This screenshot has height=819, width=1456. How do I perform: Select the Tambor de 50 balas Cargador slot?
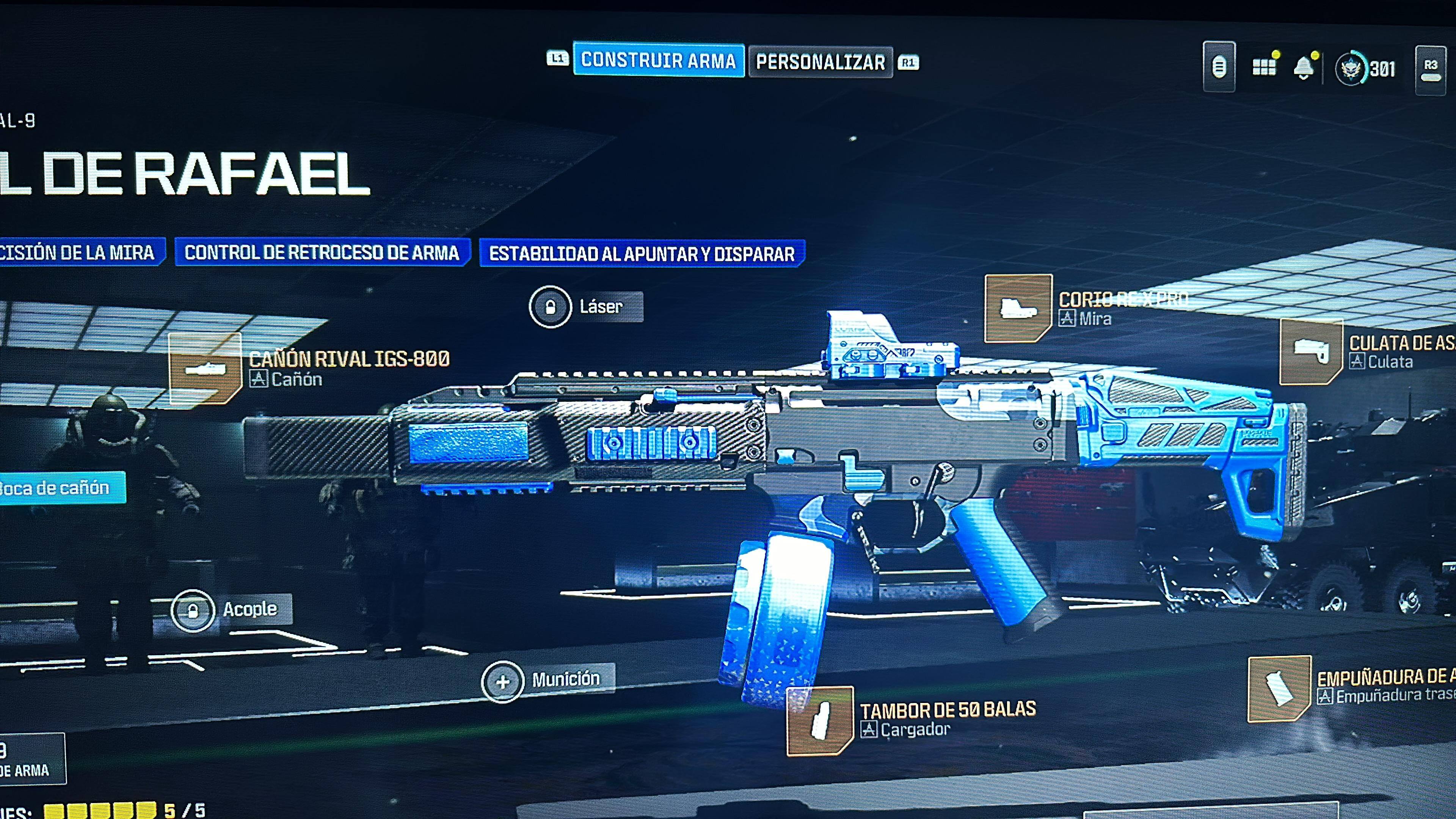[x=819, y=721]
